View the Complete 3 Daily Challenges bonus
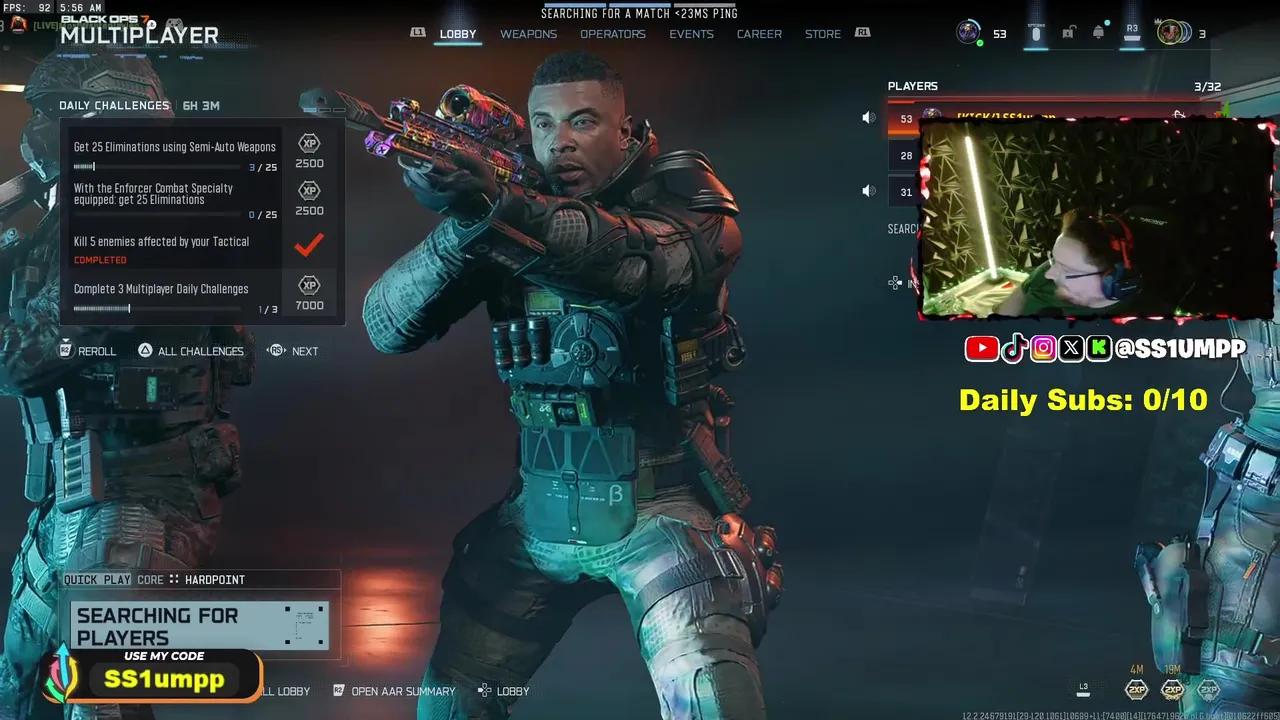 (x=175, y=296)
